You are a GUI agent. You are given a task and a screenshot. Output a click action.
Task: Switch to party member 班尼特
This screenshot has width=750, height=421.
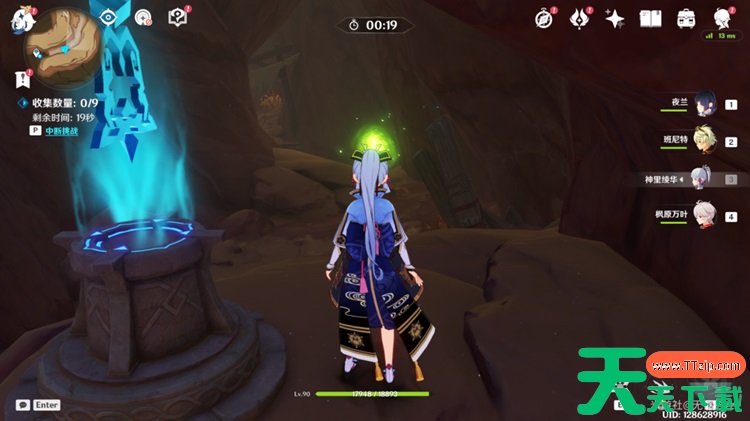click(706, 141)
